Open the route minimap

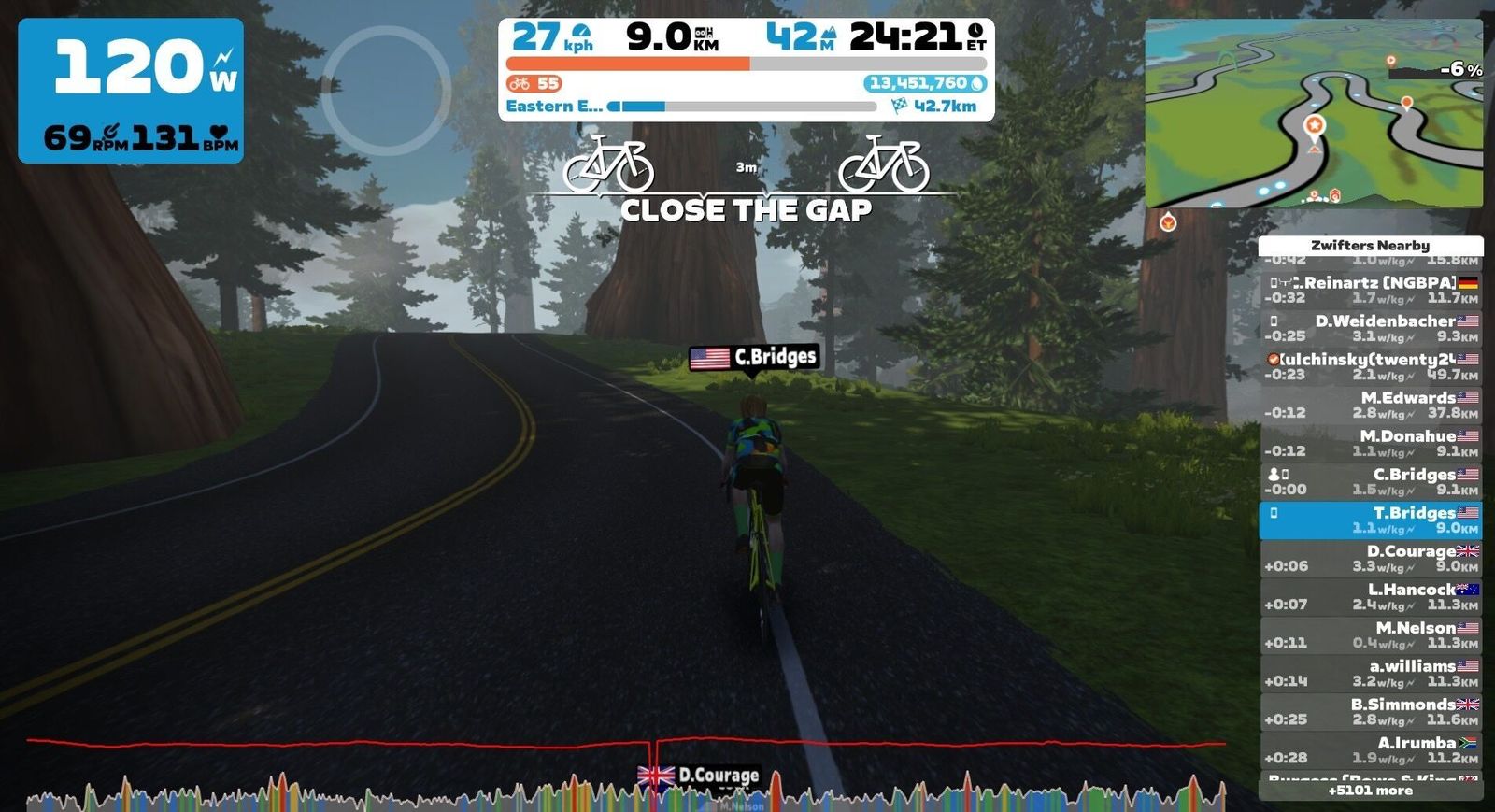[x=1313, y=112]
